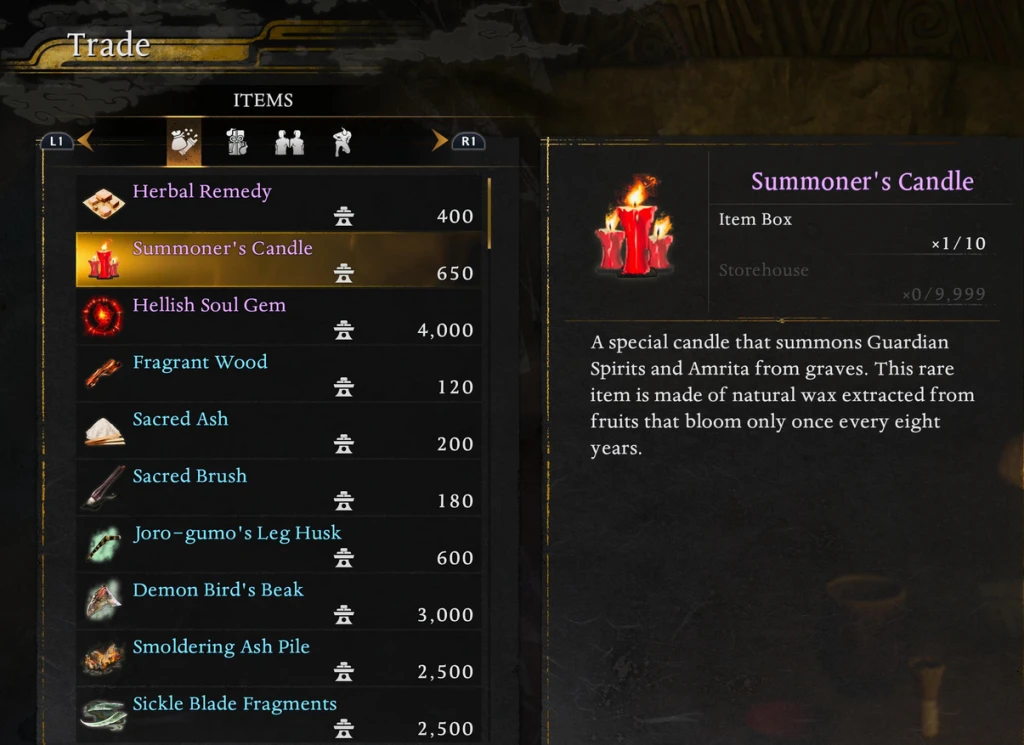Select the Sacred Ash item
The height and width of the screenshot is (745, 1024).
tap(278, 431)
